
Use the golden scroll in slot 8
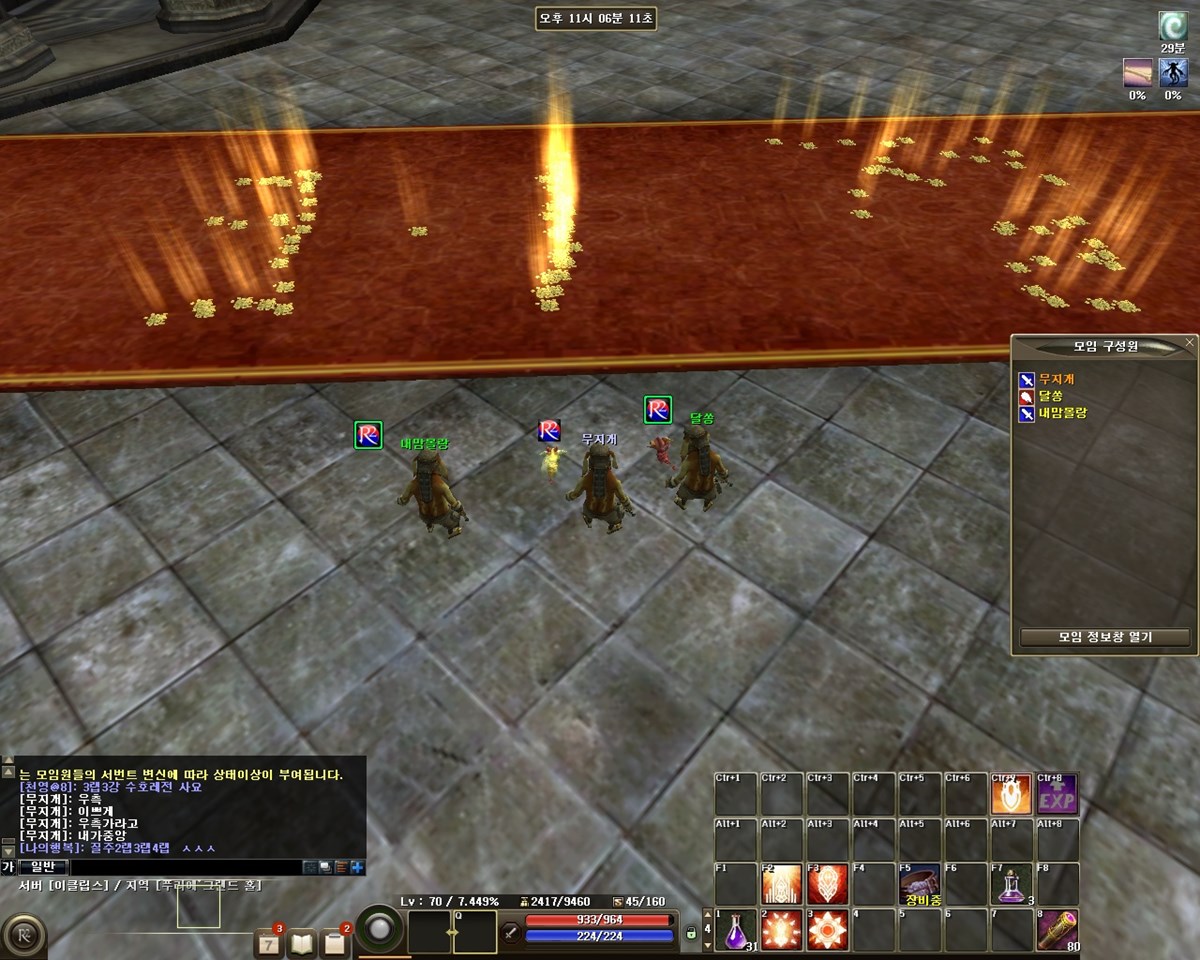pyautogui.click(x=1057, y=931)
